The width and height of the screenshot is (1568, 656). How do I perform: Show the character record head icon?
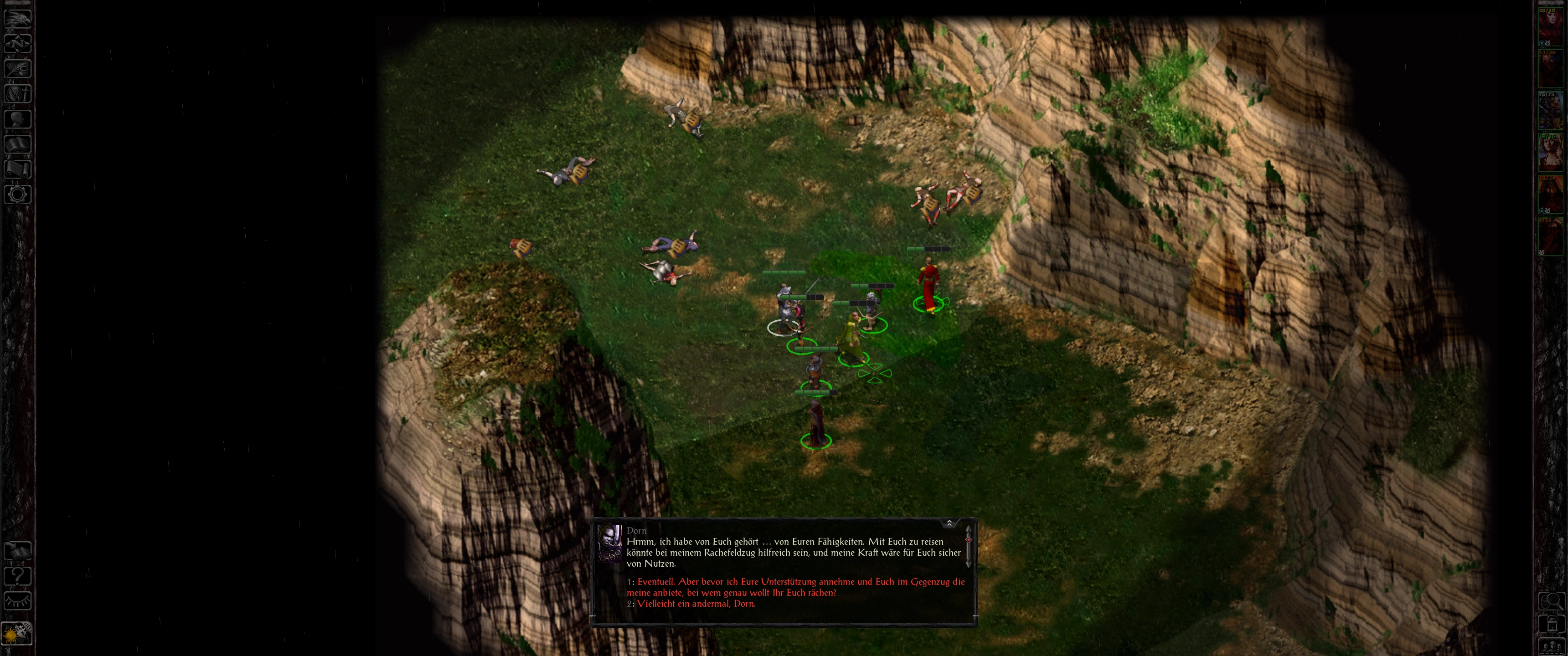click(x=17, y=118)
